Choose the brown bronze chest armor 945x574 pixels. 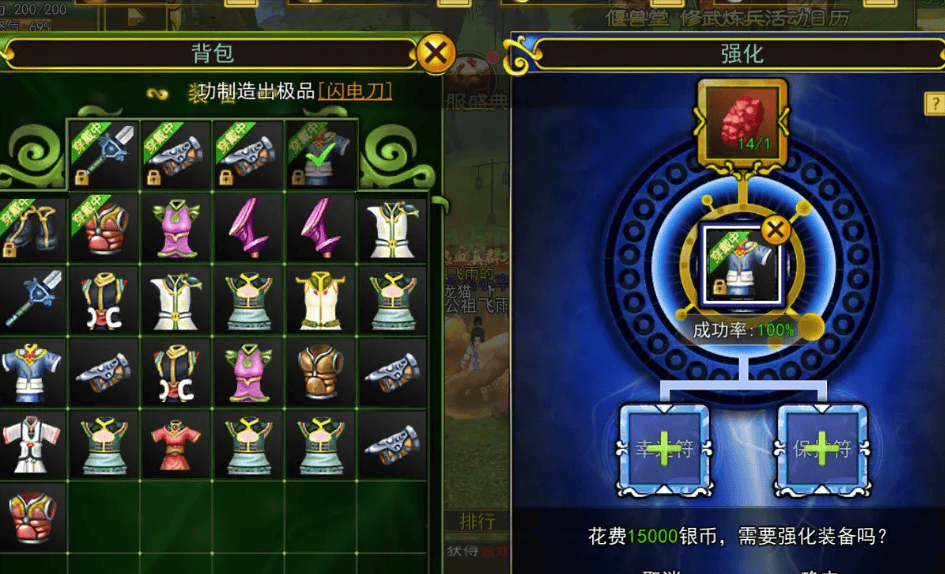tap(320, 371)
